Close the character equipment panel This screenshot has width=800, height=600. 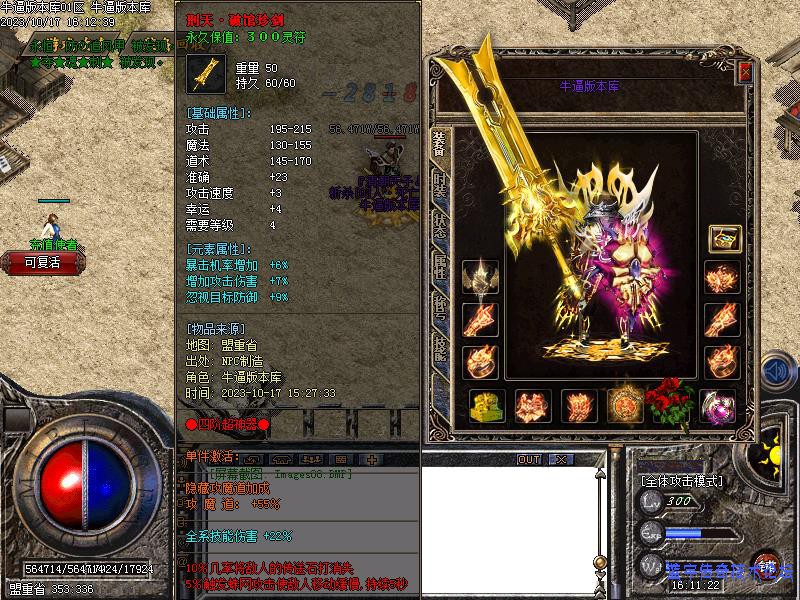click(x=744, y=73)
